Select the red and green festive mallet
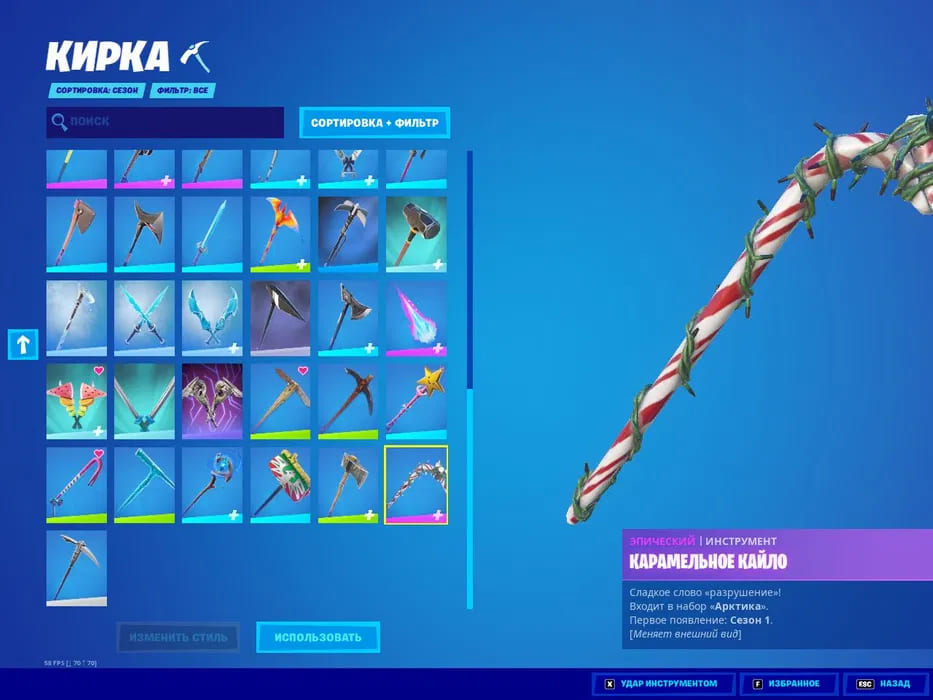 pos(280,484)
